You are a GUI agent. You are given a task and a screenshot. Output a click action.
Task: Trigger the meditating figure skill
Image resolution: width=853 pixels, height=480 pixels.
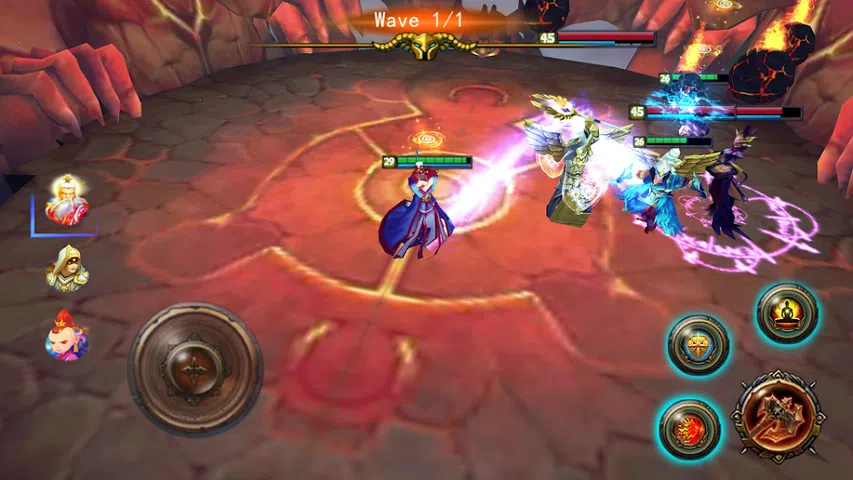click(787, 314)
